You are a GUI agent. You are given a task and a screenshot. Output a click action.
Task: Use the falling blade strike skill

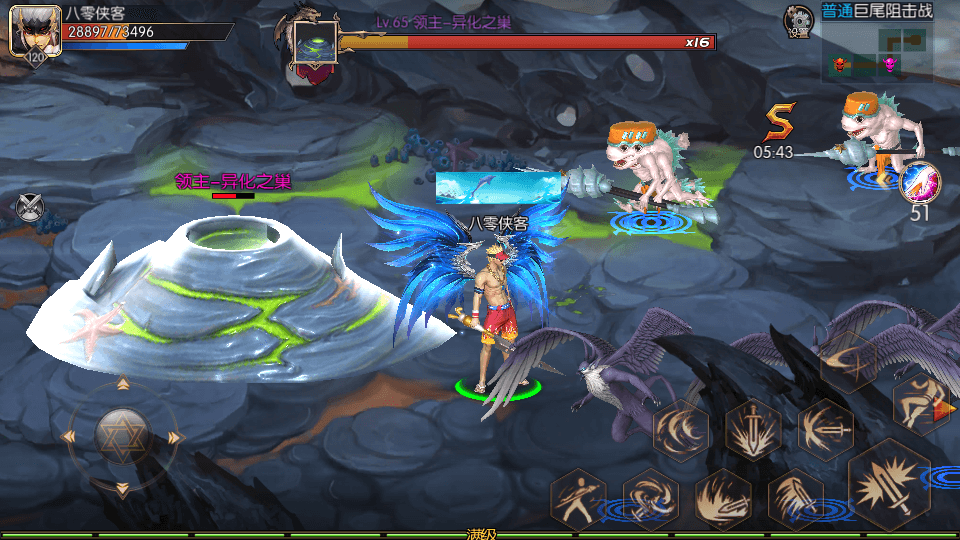(795, 497)
